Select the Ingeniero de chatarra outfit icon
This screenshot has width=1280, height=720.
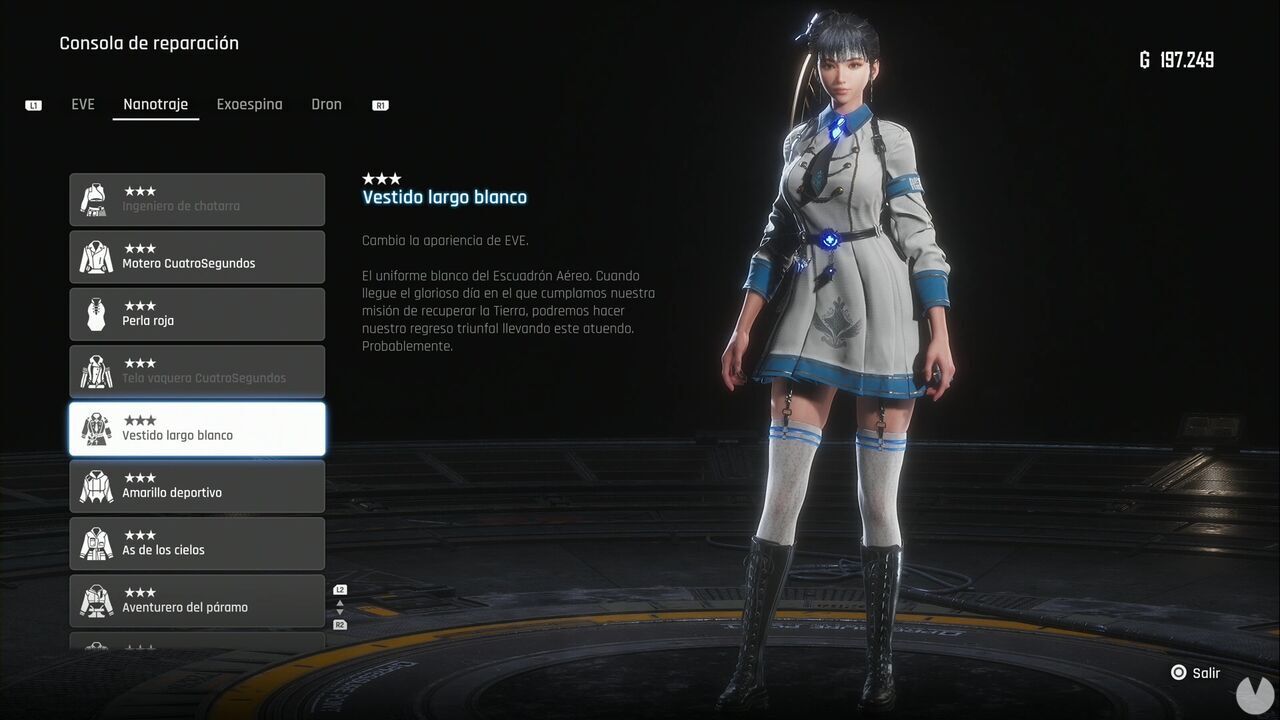click(x=95, y=199)
